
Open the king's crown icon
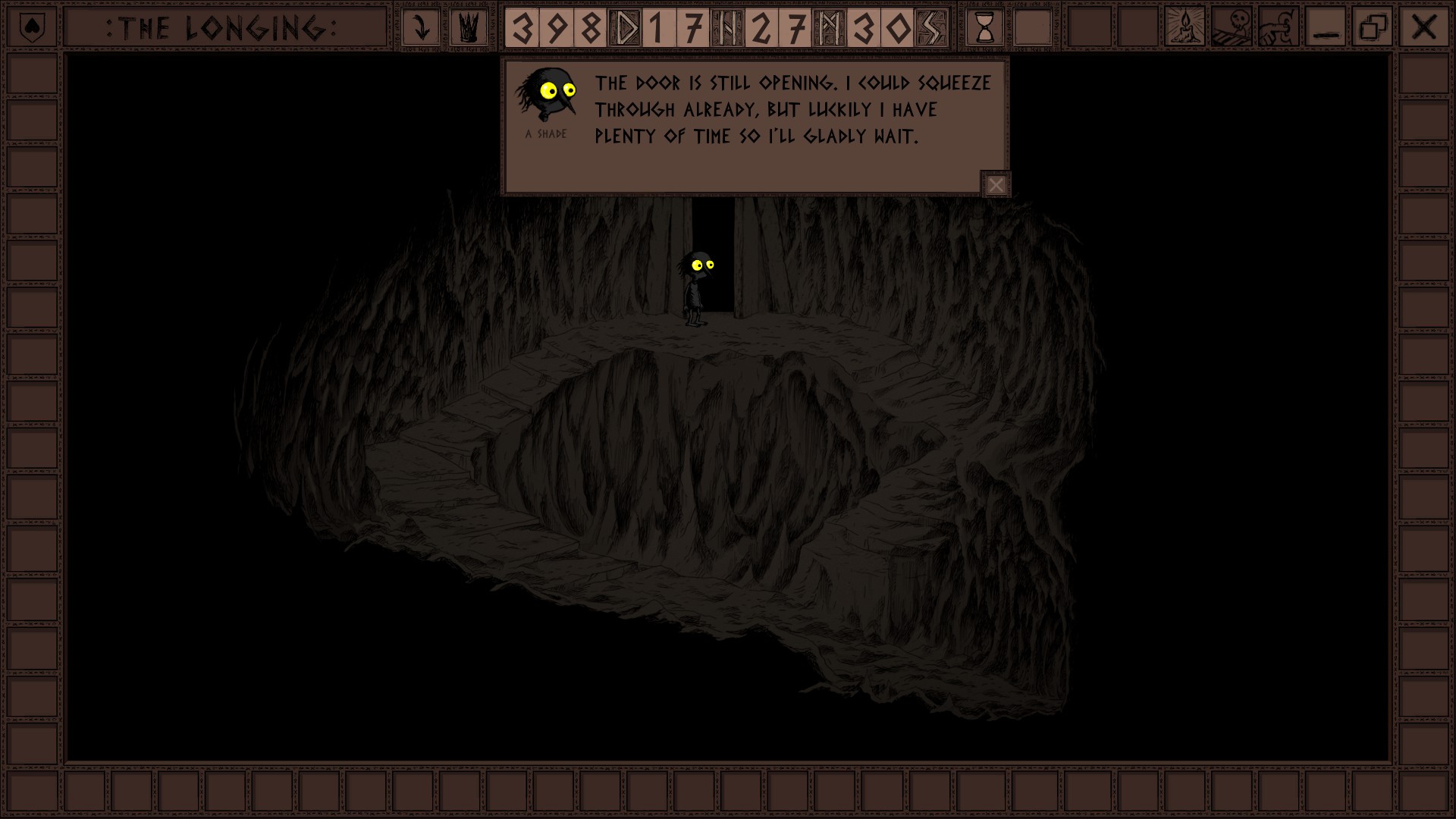pyautogui.click(x=468, y=28)
